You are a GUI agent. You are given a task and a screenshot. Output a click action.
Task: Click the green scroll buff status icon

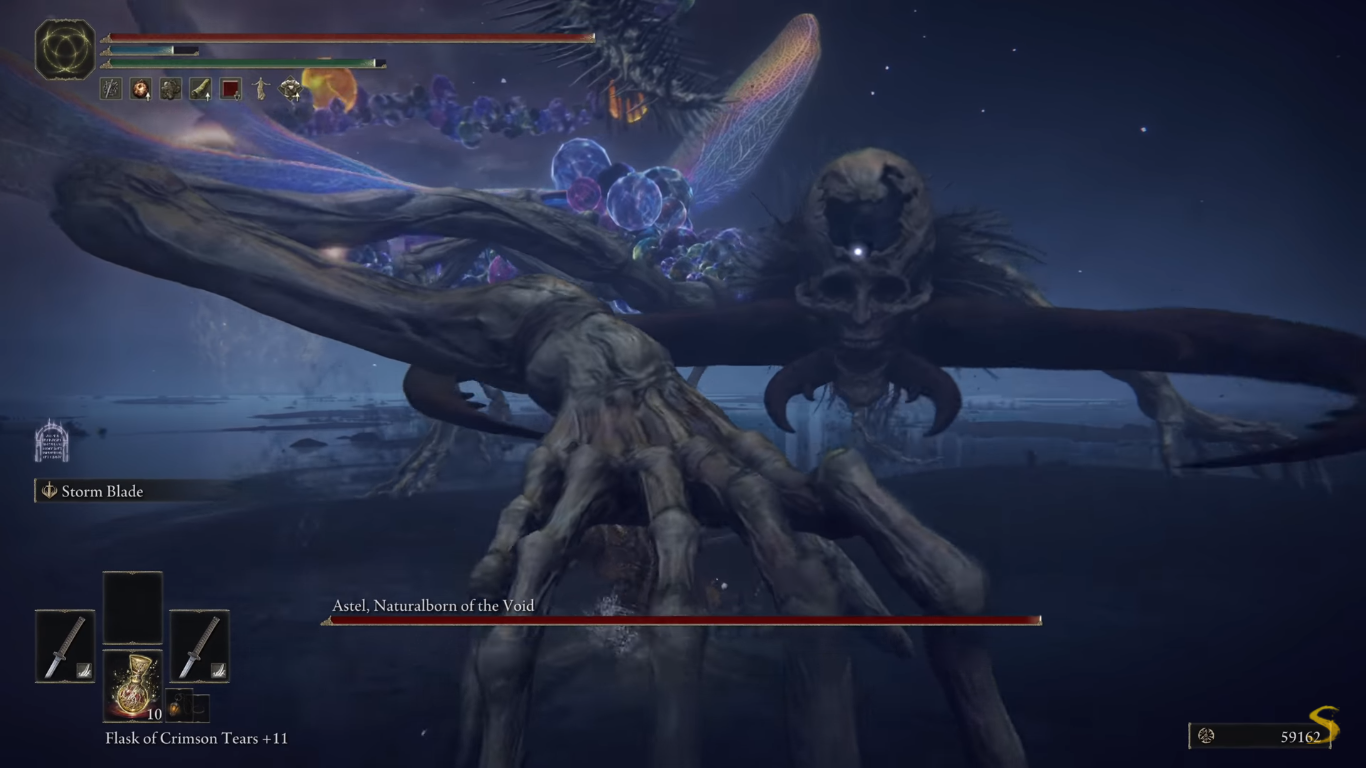[201, 90]
